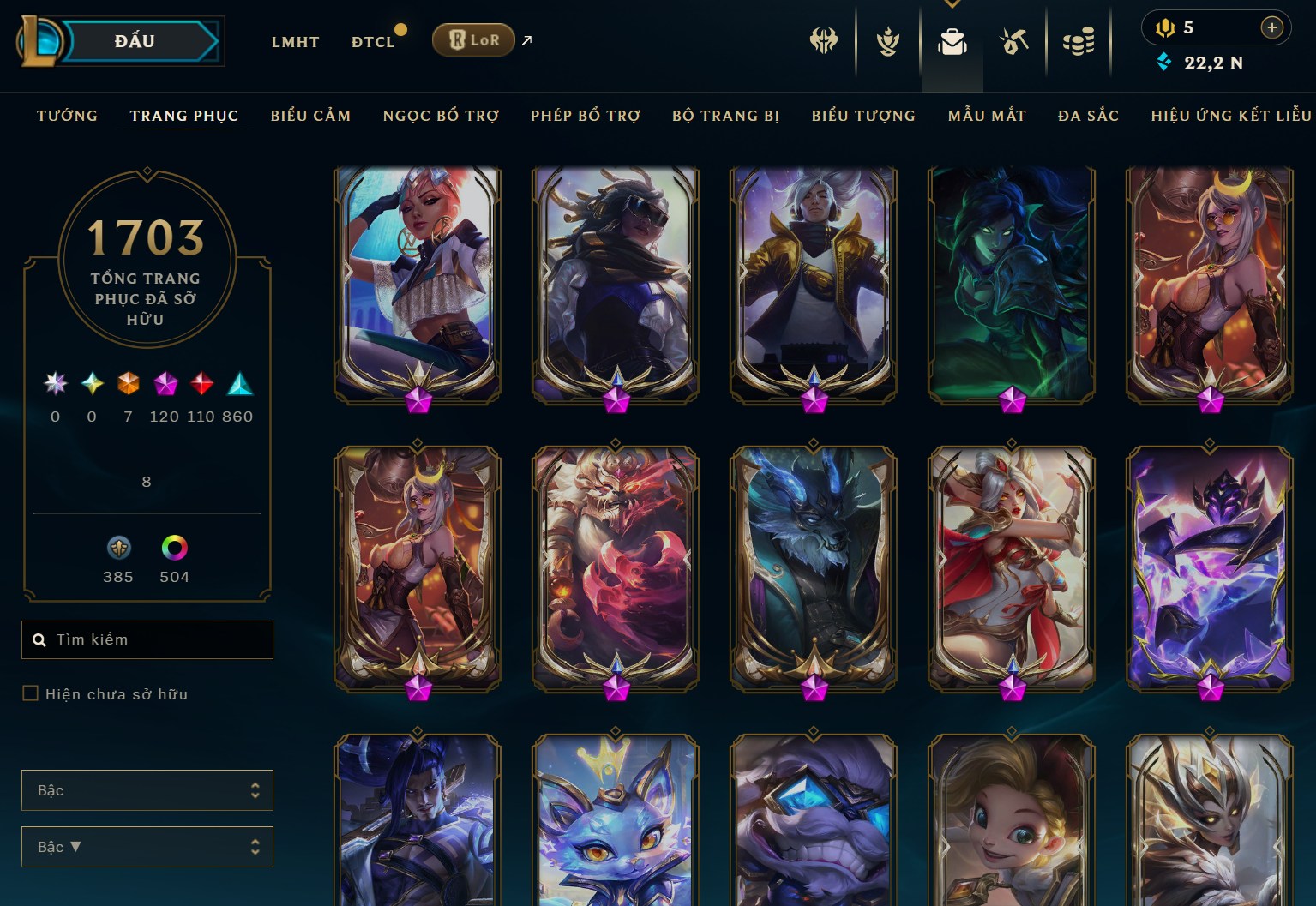This screenshot has height=906, width=1316.
Task: Enable the Hiện chưa sở hữu checkbox
Action: coord(31,693)
